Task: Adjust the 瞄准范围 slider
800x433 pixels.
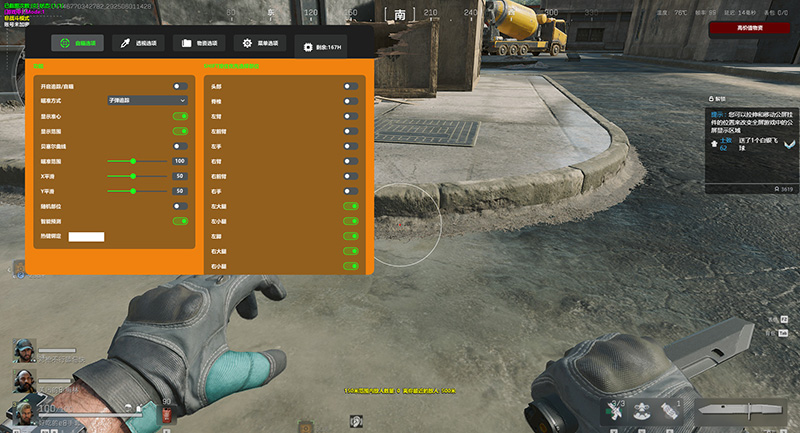Action: tap(135, 161)
